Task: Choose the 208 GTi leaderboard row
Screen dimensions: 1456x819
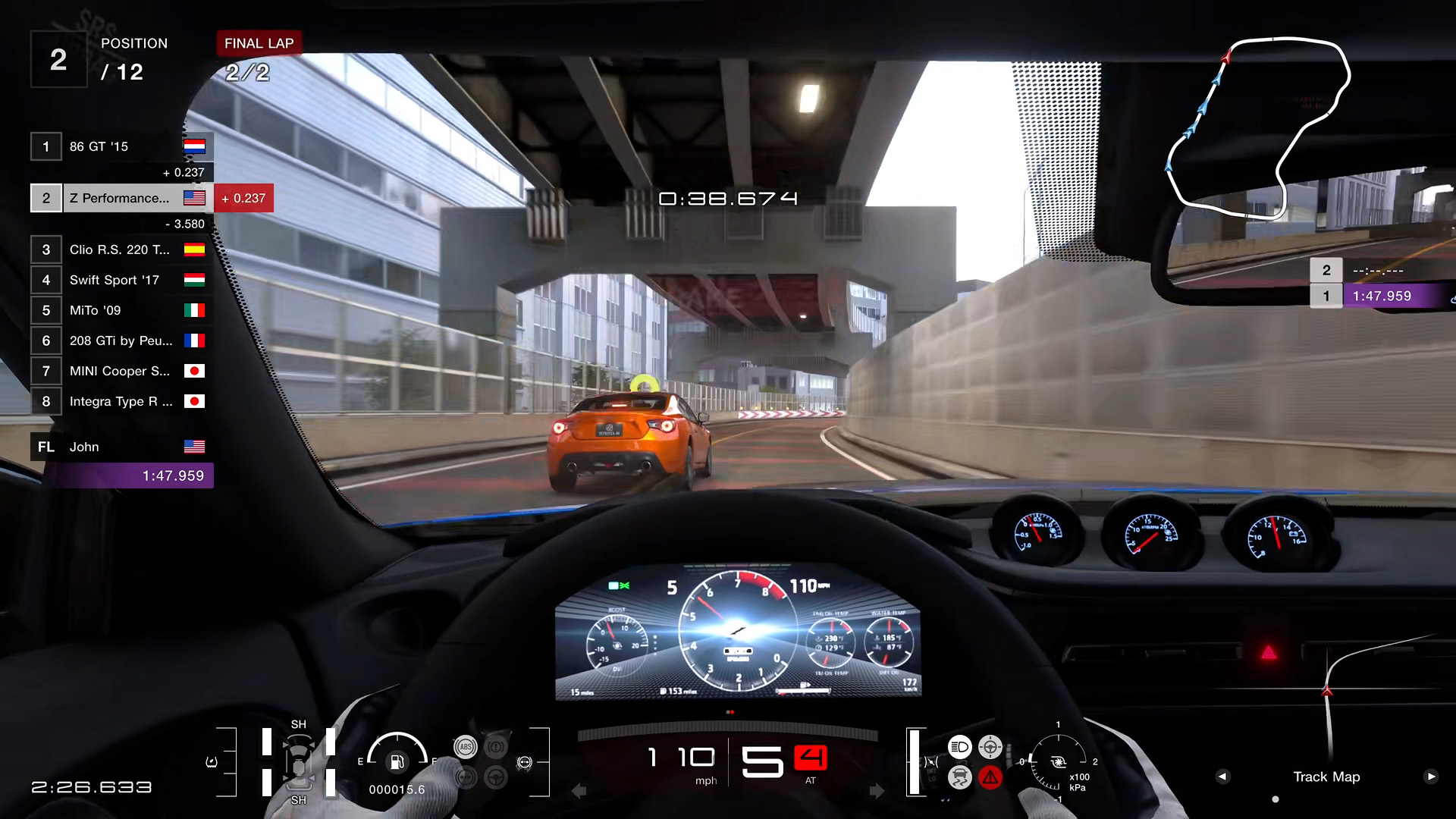Action: (121, 340)
